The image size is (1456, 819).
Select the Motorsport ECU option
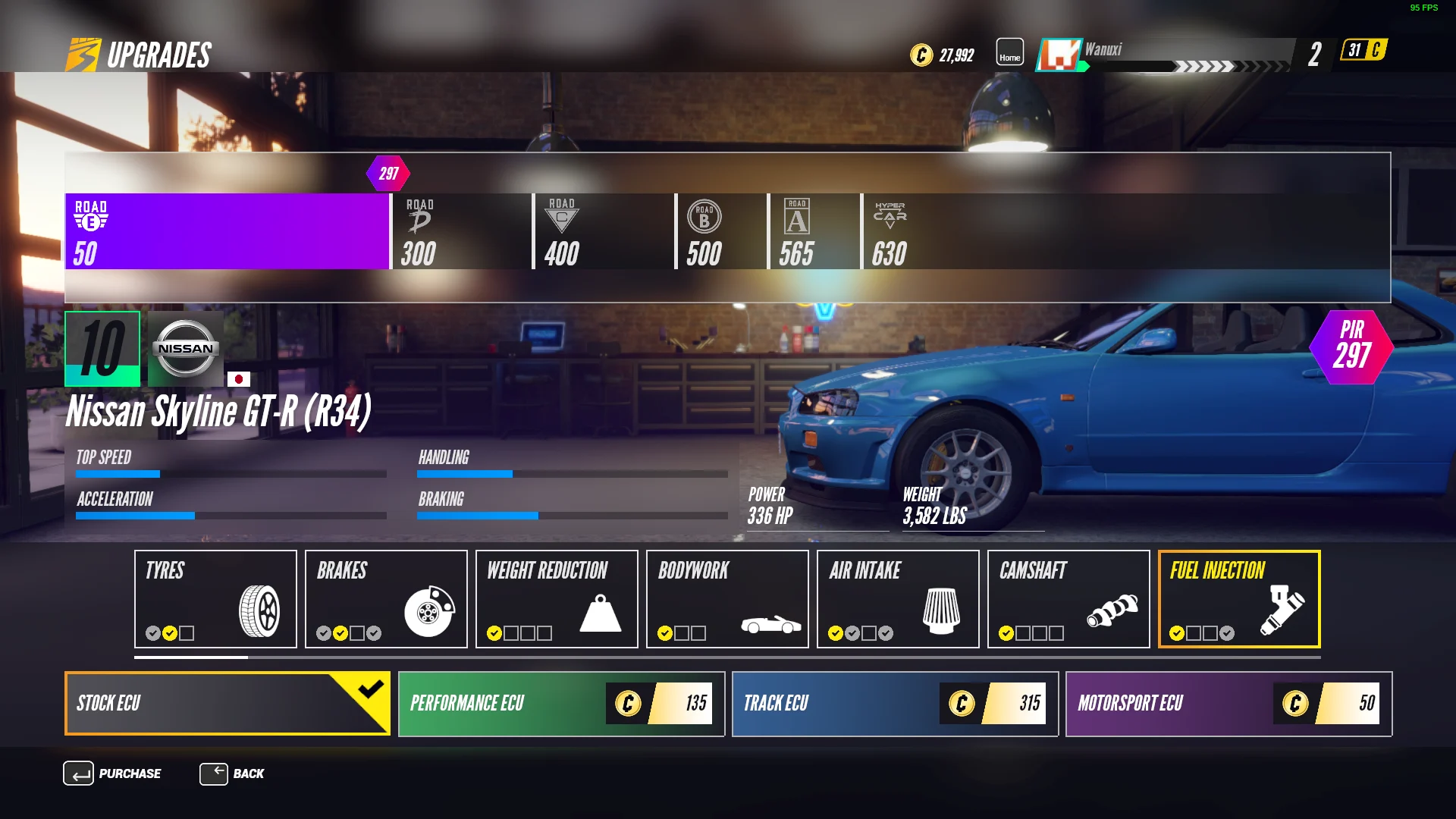[x=1228, y=704]
